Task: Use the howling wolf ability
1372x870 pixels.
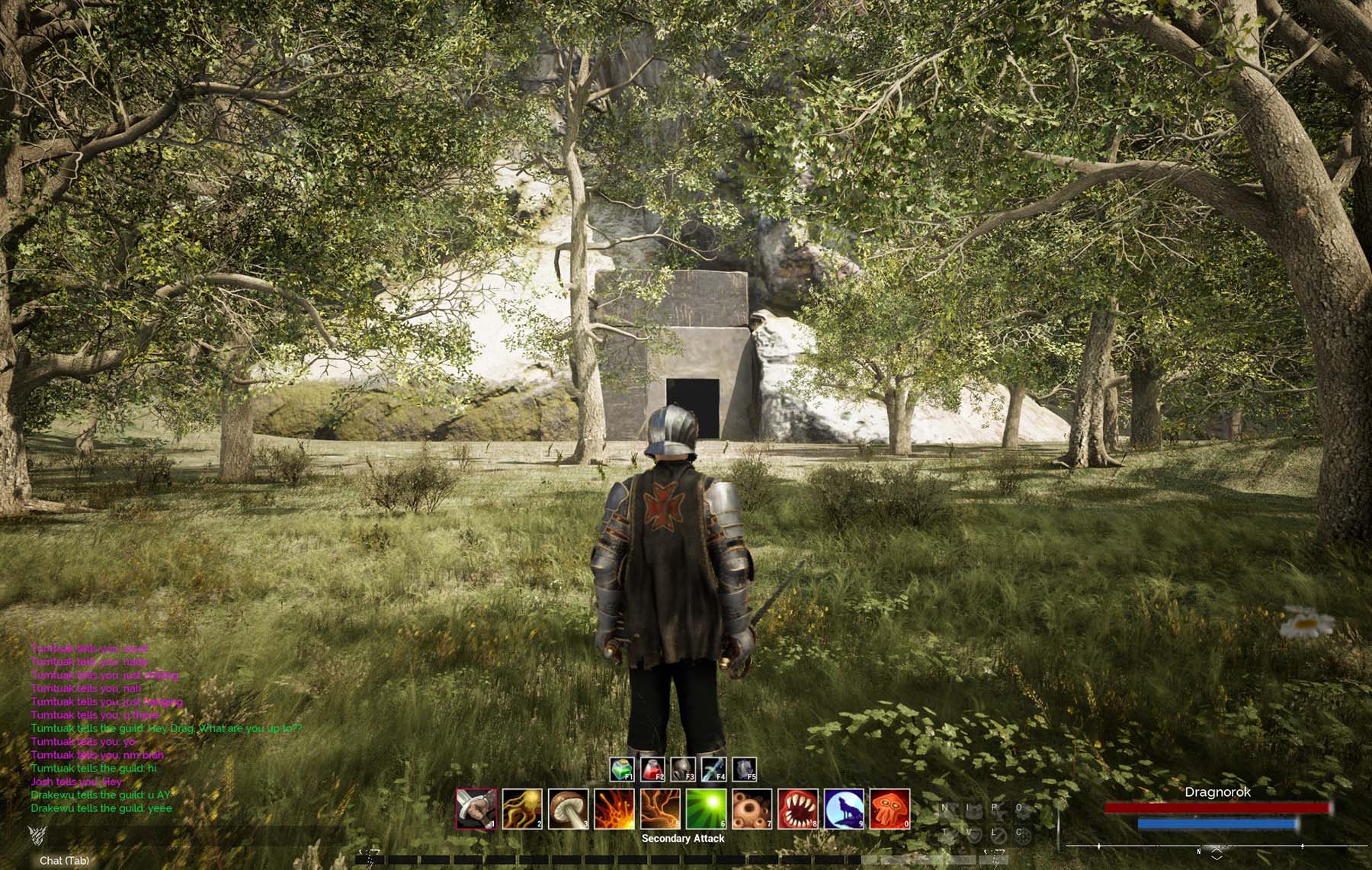Action: tap(844, 809)
